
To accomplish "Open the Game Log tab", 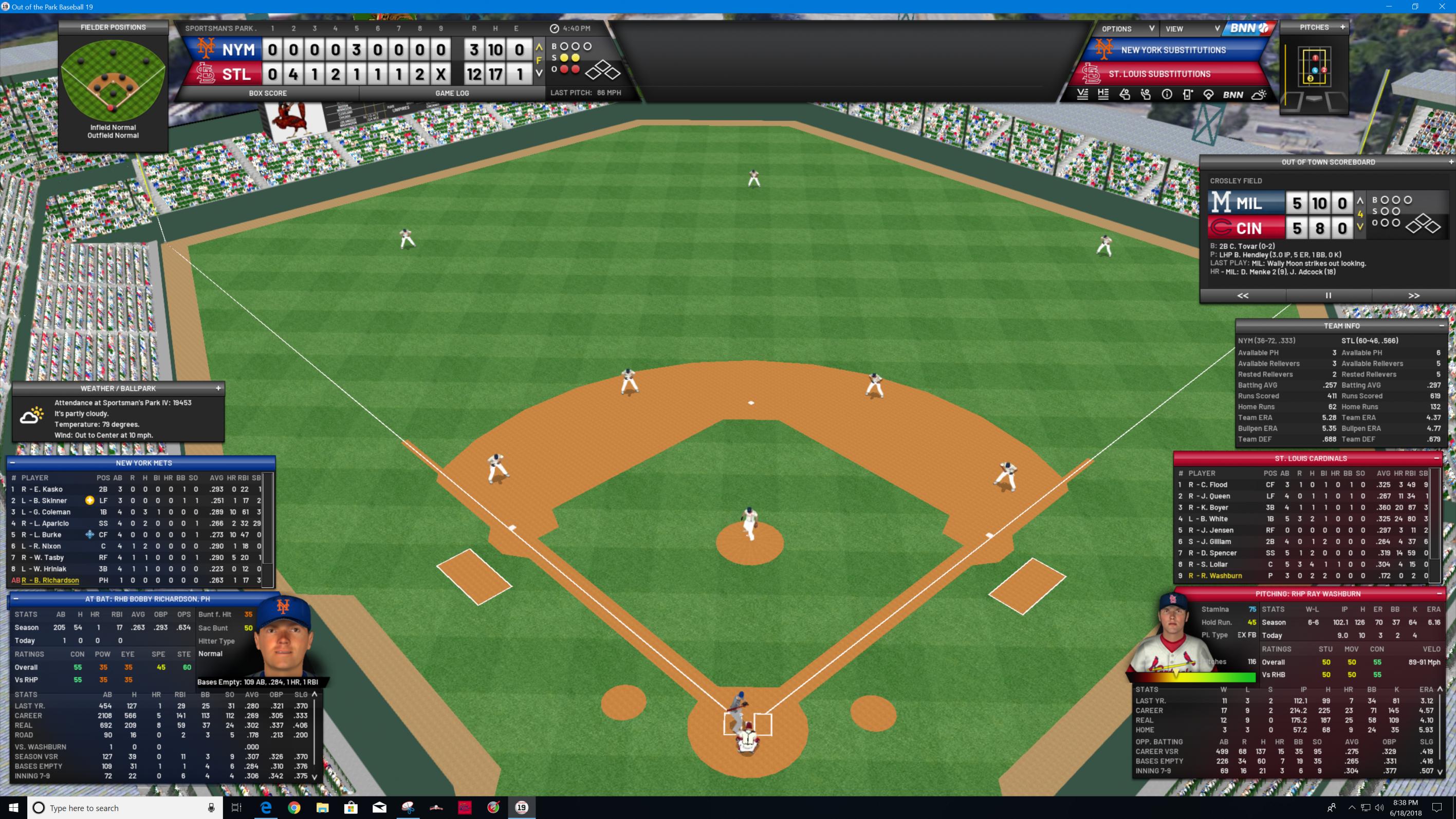I will (452, 94).
